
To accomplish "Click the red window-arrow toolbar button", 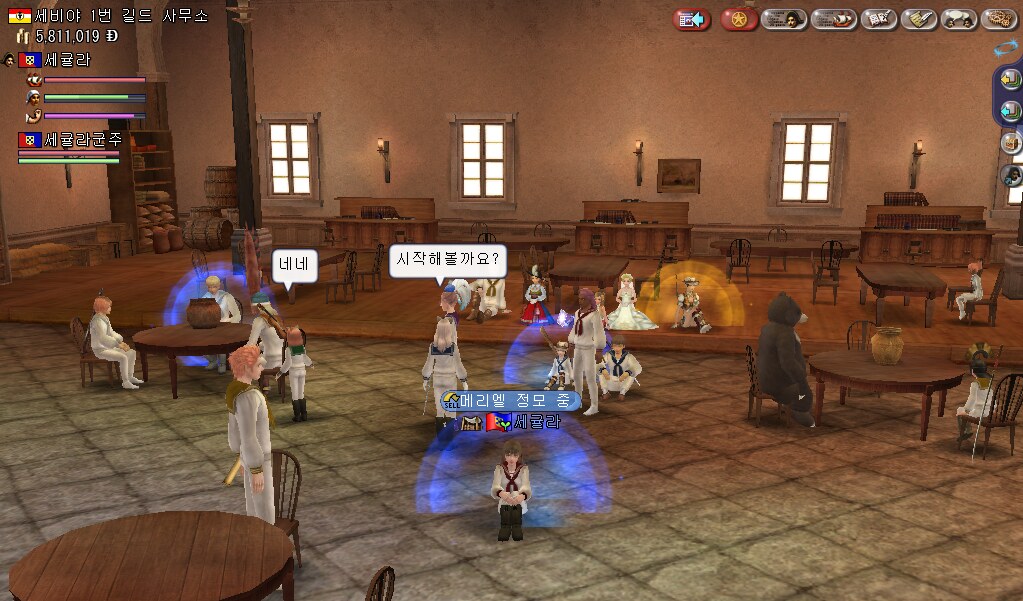I will point(691,19).
